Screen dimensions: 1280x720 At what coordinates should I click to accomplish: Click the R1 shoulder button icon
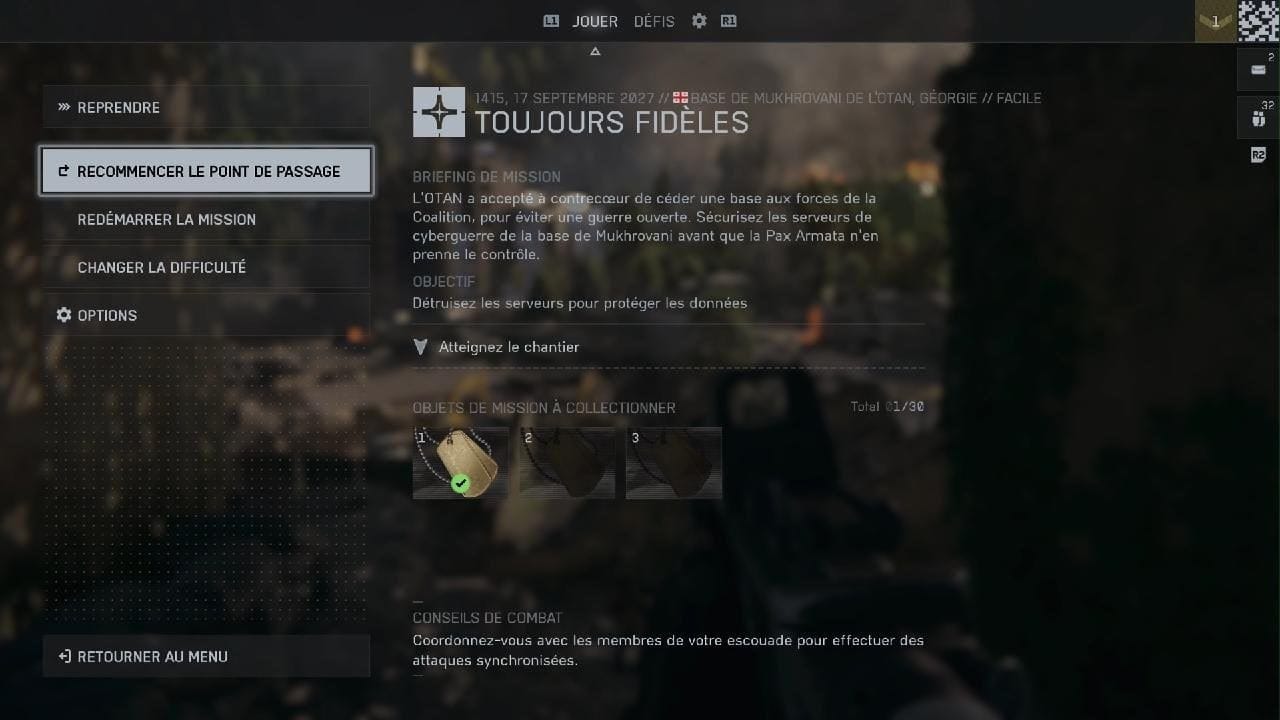pos(729,20)
